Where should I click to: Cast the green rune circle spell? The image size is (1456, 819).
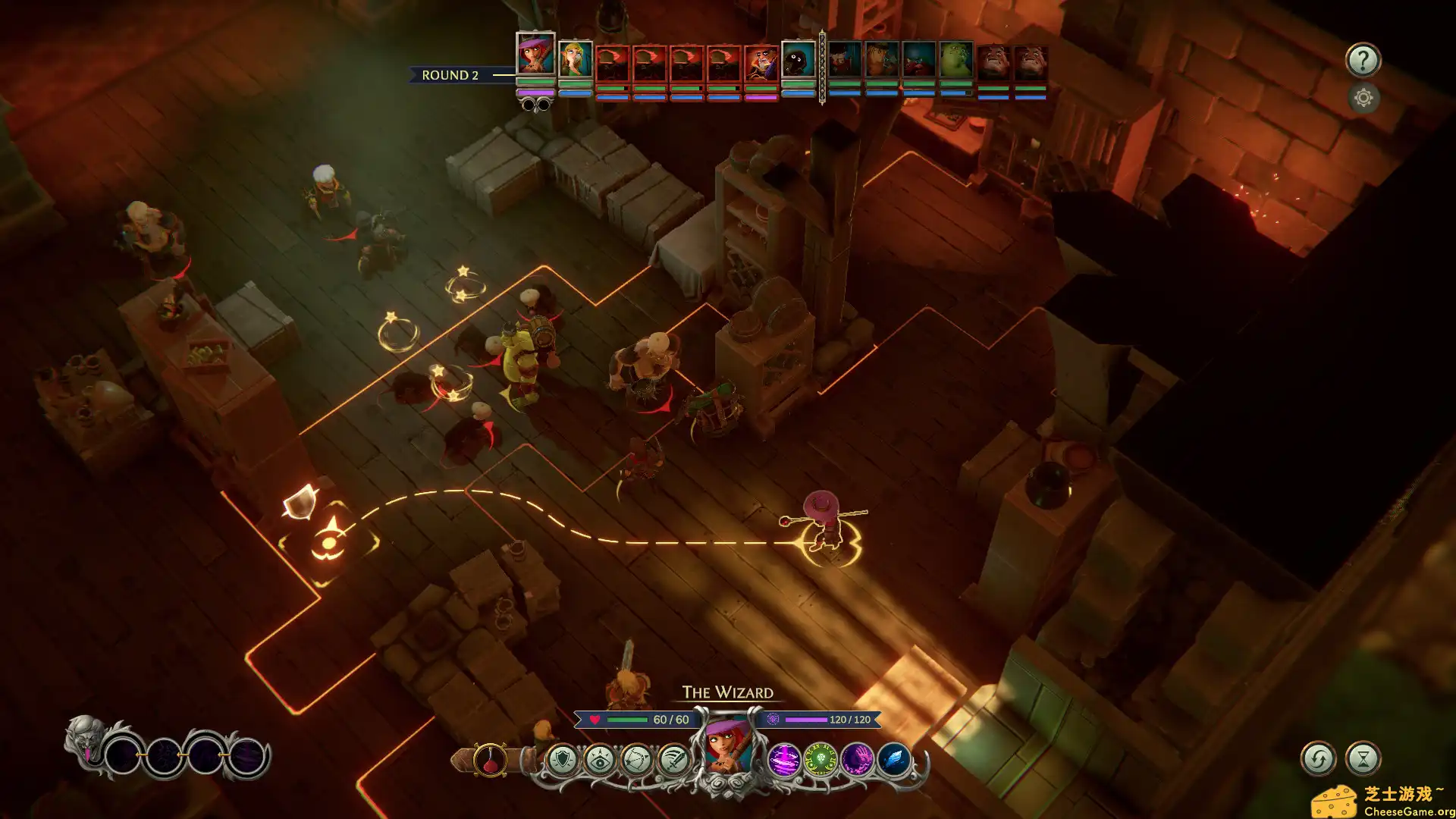(820, 760)
